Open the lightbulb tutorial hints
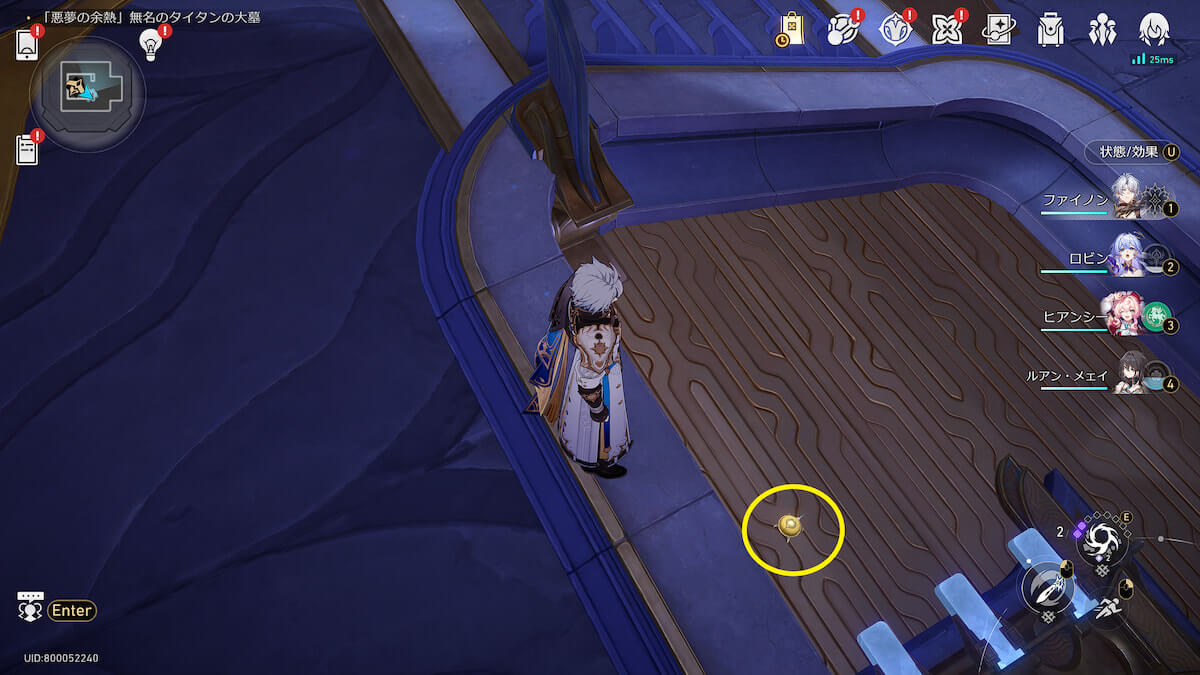Image resolution: width=1200 pixels, height=675 pixels. point(151,43)
